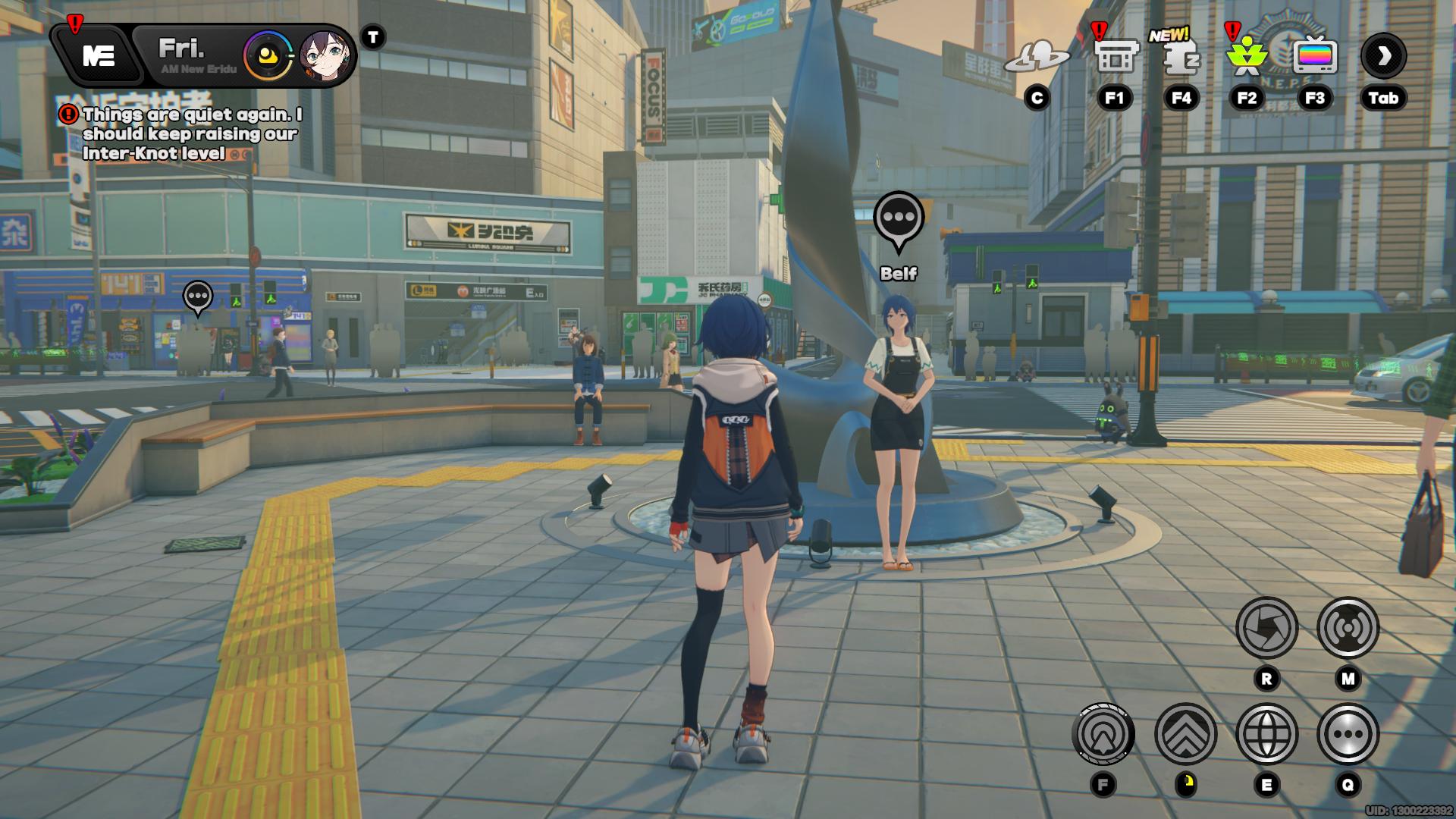The width and height of the screenshot is (1456, 819).
Task: Open the globe icon
Action: [x=1266, y=734]
